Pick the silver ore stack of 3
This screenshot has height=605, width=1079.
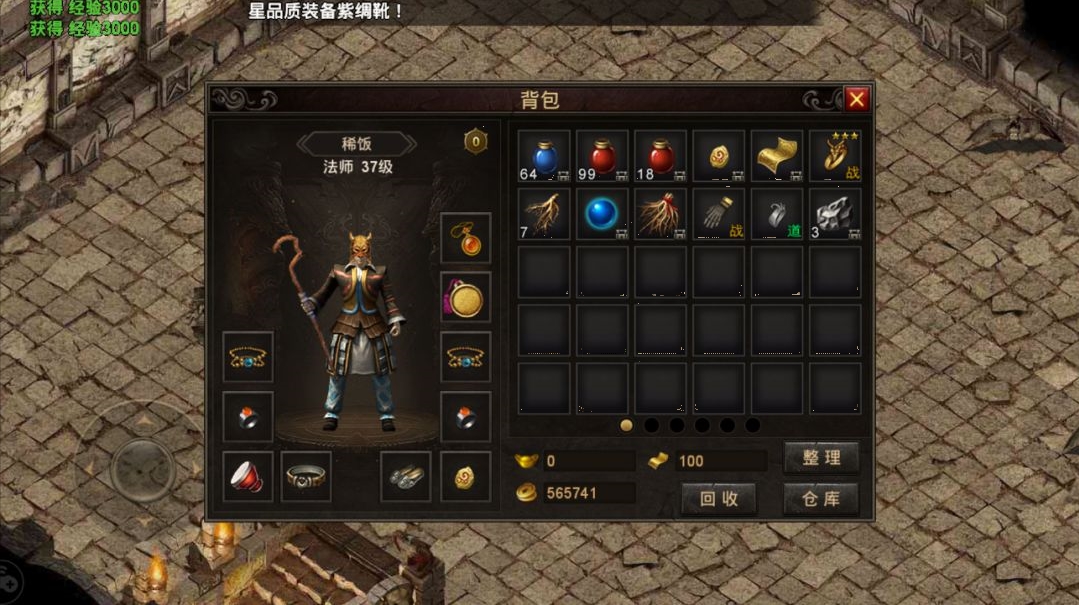pyautogui.click(x=835, y=215)
